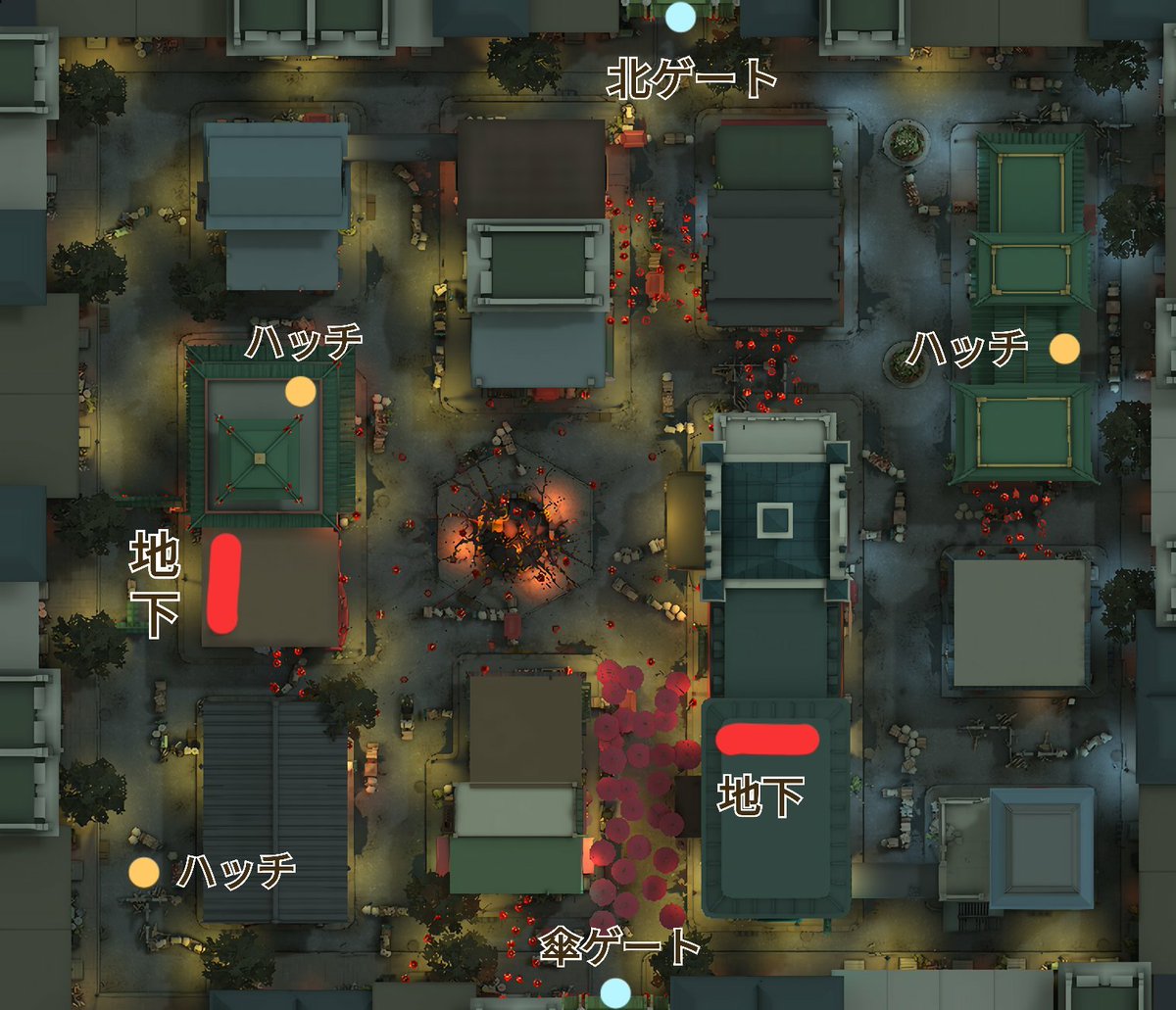Select the ハッチ marker on the square pagoda roof
Image resolution: width=1176 pixels, height=1010 pixels.
(x=300, y=392)
